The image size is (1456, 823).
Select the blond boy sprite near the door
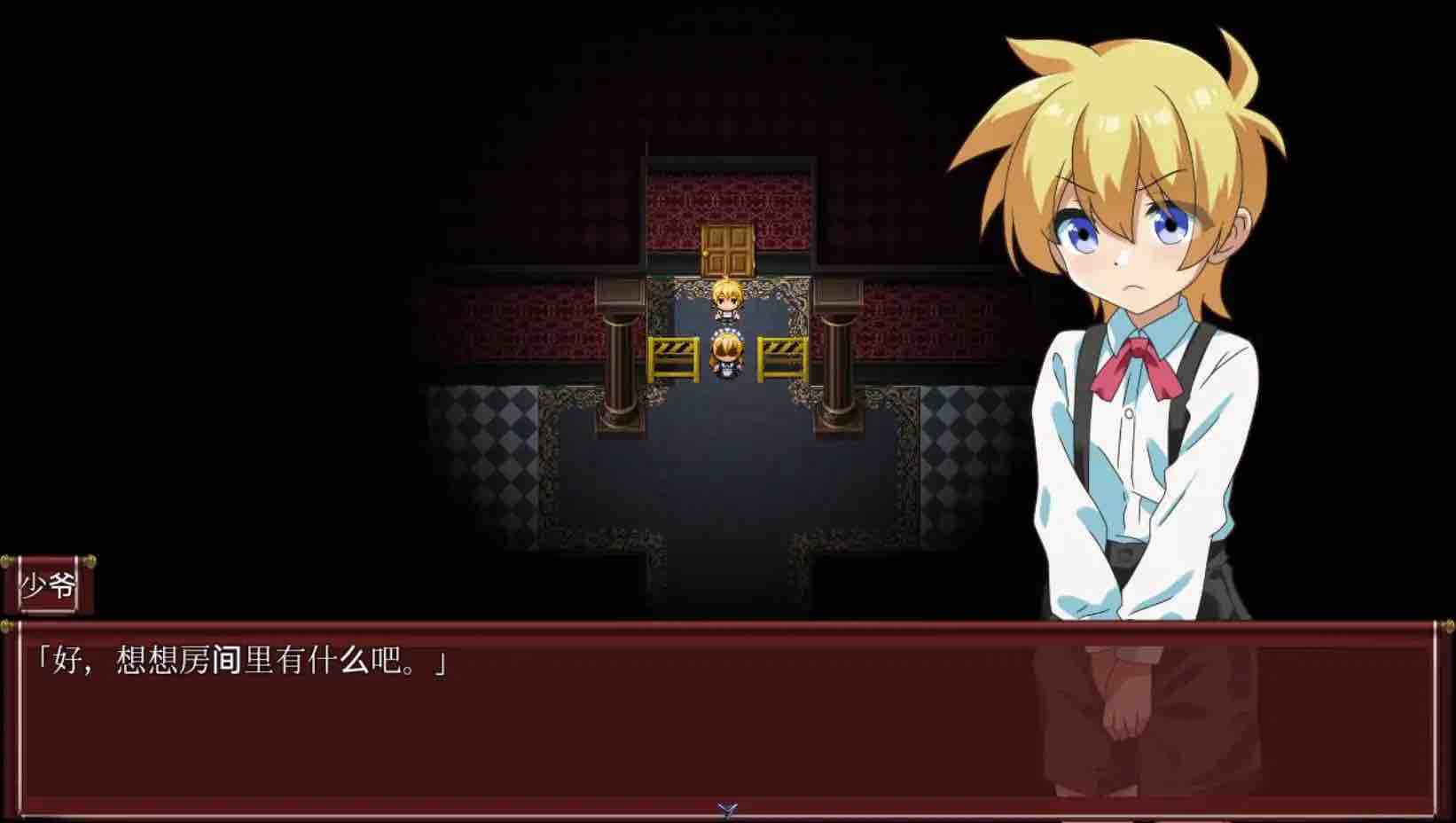pyautogui.click(x=725, y=302)
